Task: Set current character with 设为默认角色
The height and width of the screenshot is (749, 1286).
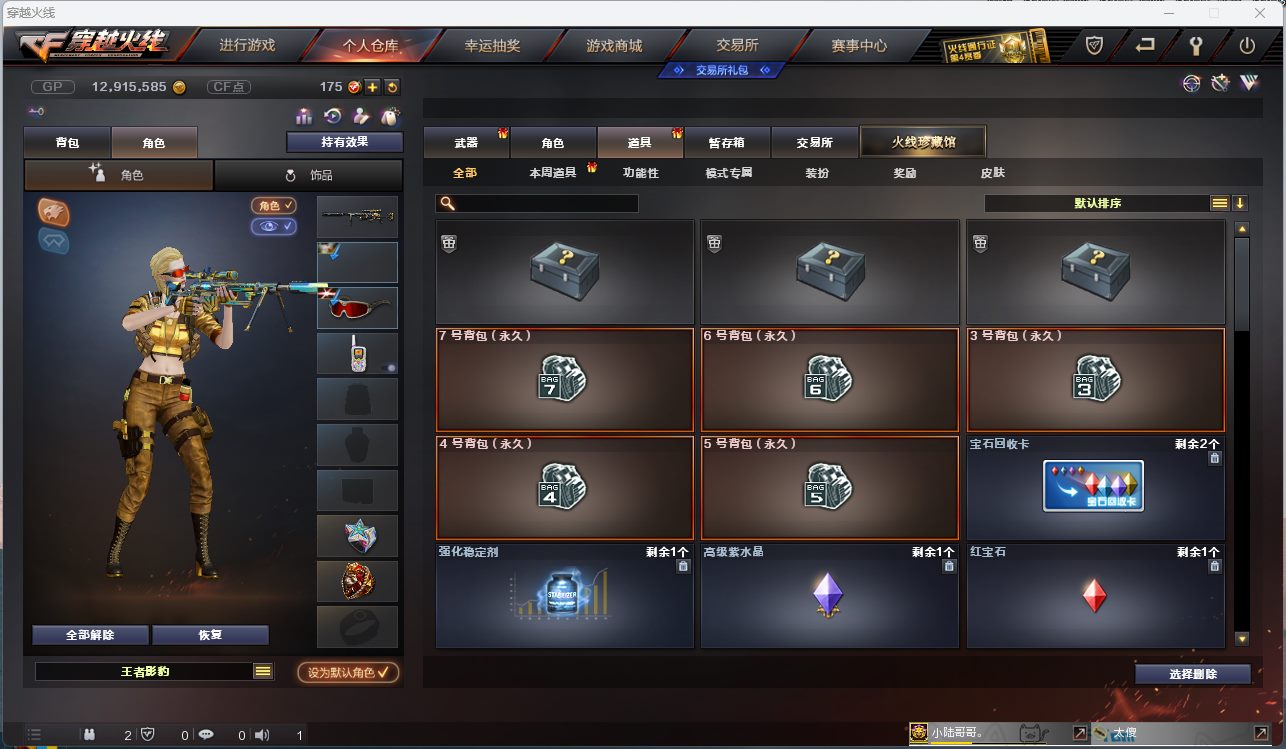Action: point(348,672)
